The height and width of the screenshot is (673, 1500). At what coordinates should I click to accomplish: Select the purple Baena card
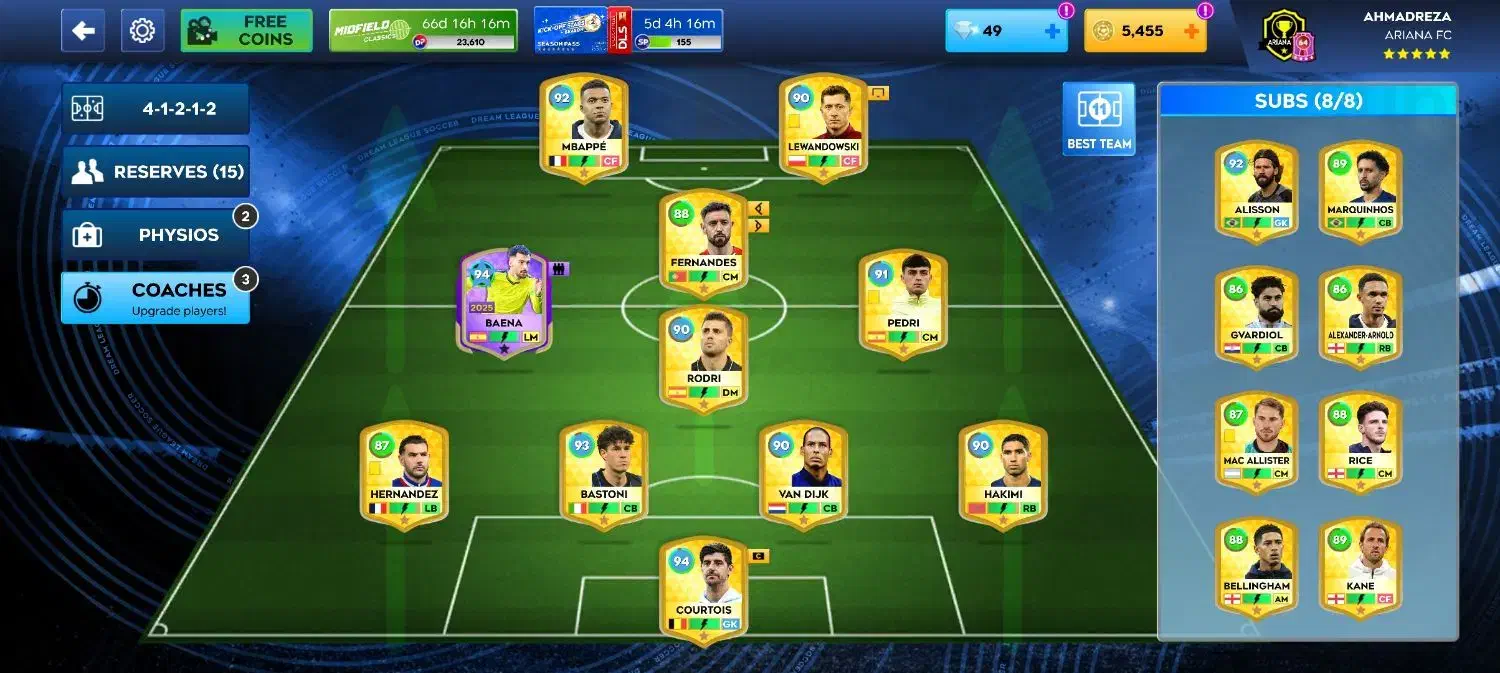pos(505,300)
